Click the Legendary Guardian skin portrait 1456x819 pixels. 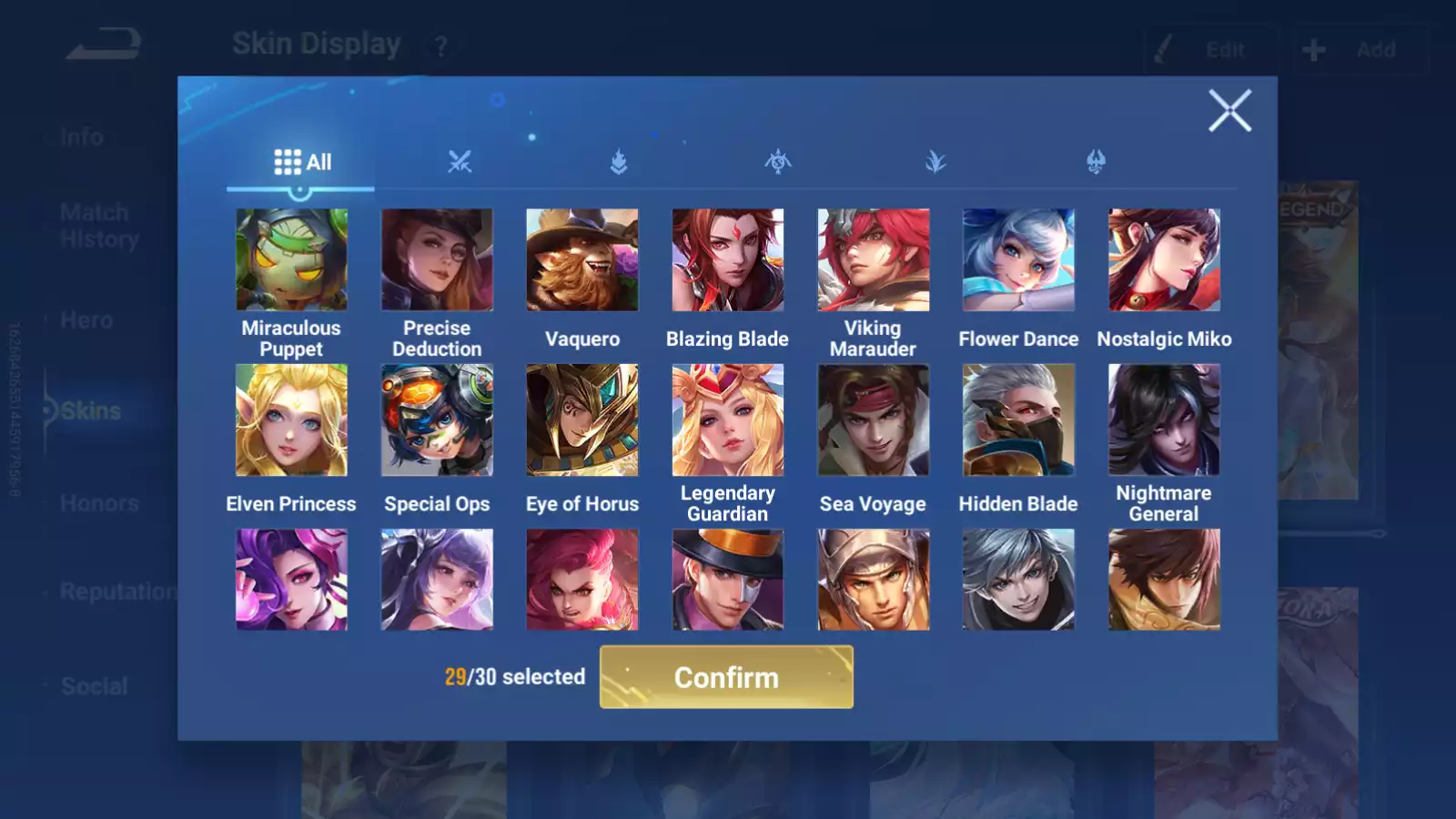(x=728, y=419)
